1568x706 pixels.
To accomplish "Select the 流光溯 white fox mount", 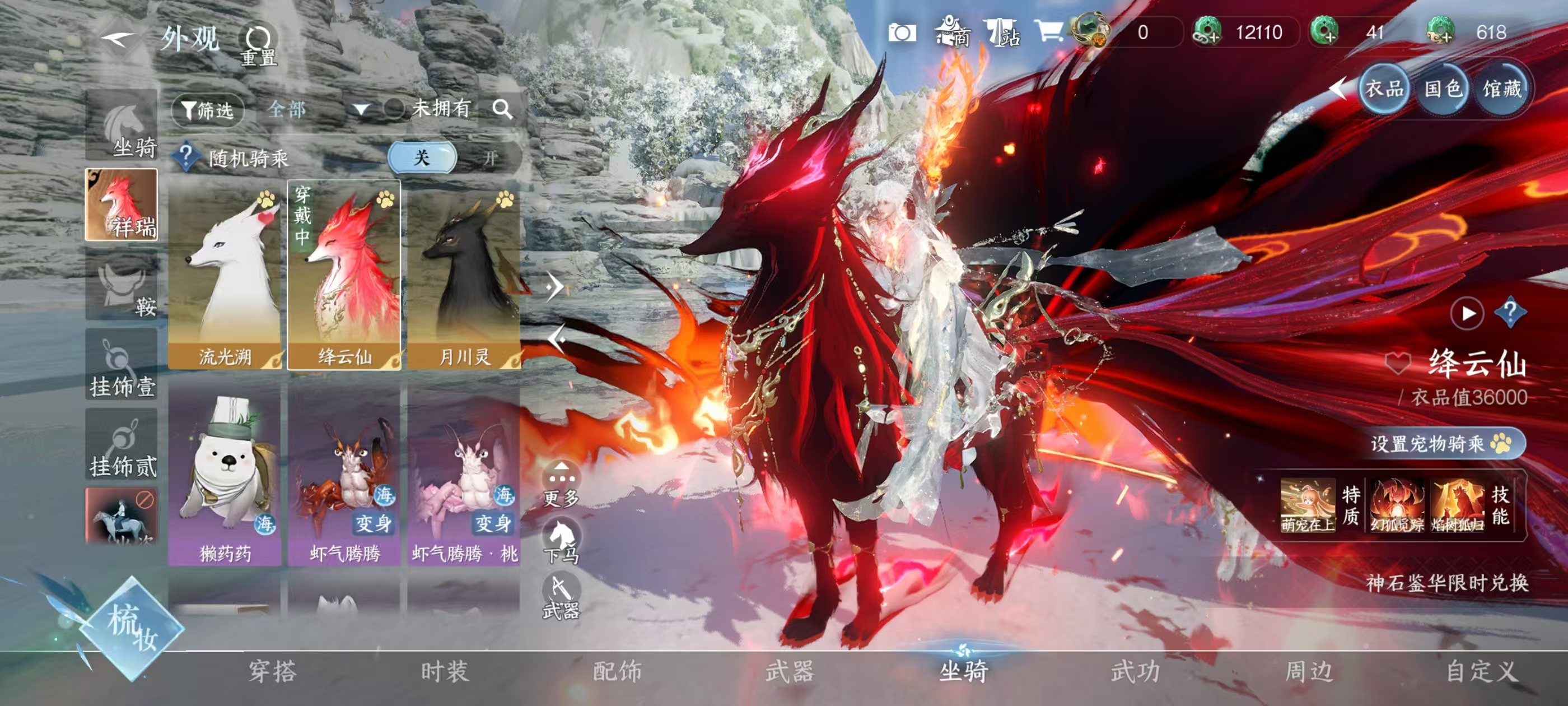I will tap(224, 275).
